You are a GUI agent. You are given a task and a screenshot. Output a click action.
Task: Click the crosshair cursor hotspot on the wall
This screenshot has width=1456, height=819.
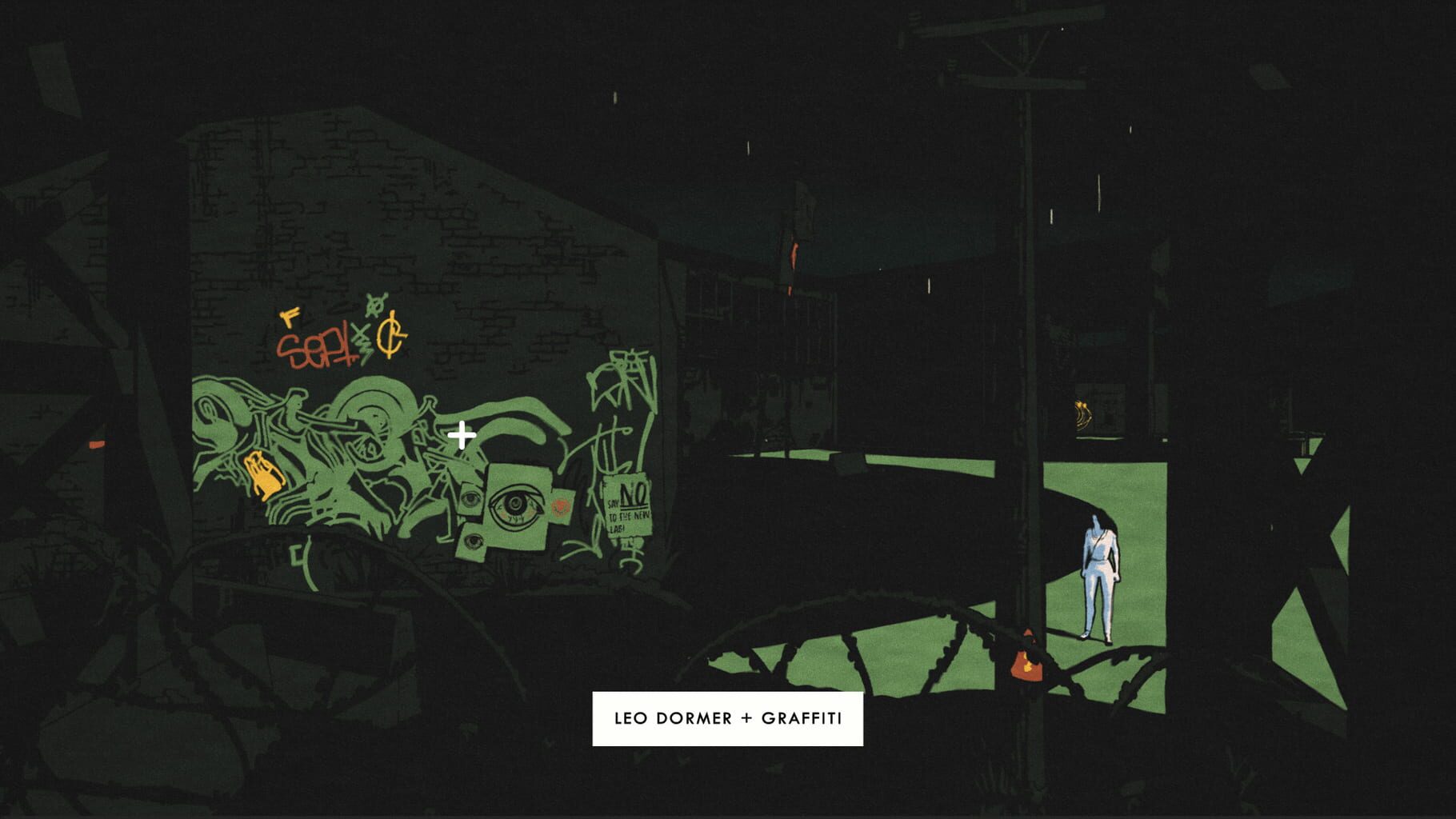click(x=462, y=434)
